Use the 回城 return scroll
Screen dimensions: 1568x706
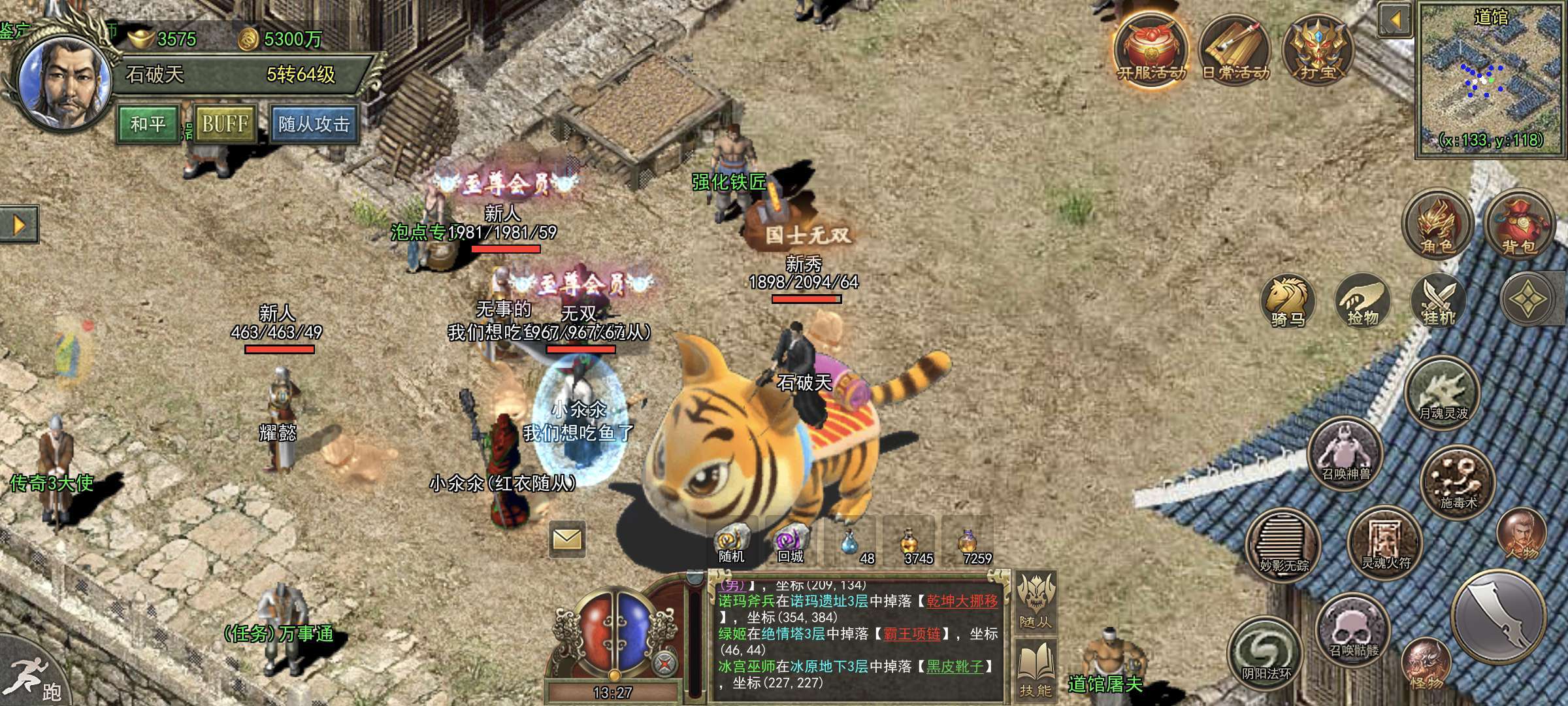click(x=791, y=545)
